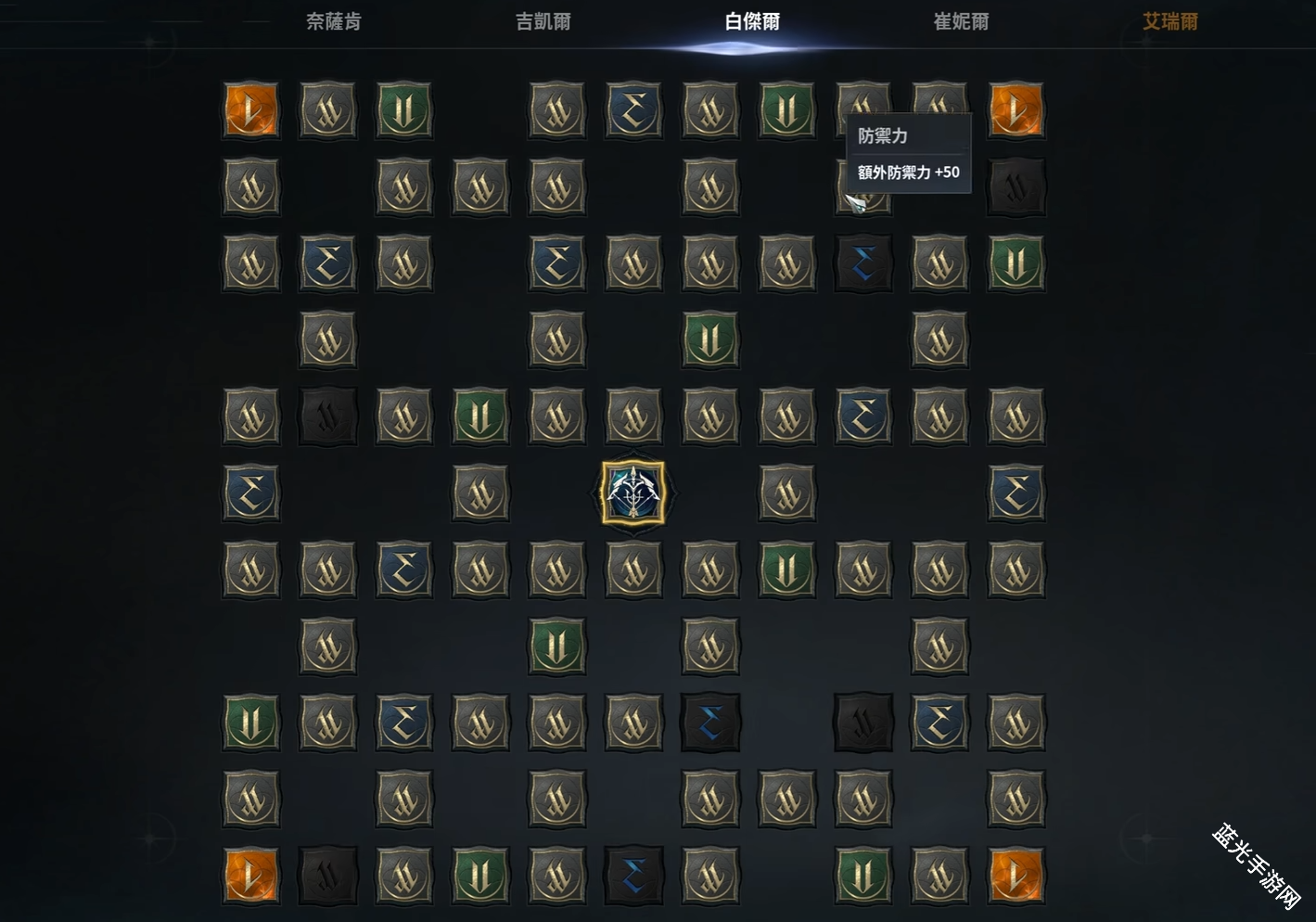Pick the orange rune node nearest the 奈薩肯 tab

pyautogui.click(x=251, y=110)
